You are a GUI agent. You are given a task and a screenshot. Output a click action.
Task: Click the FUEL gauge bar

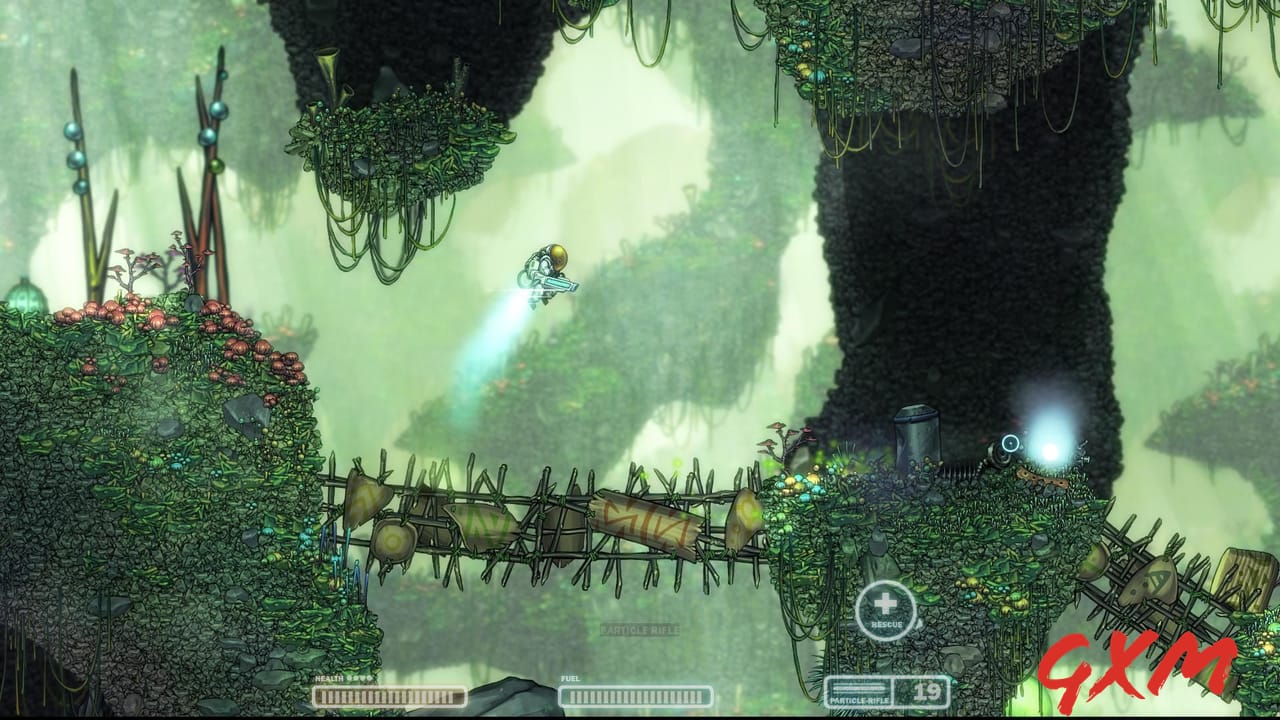click(637, 694)
